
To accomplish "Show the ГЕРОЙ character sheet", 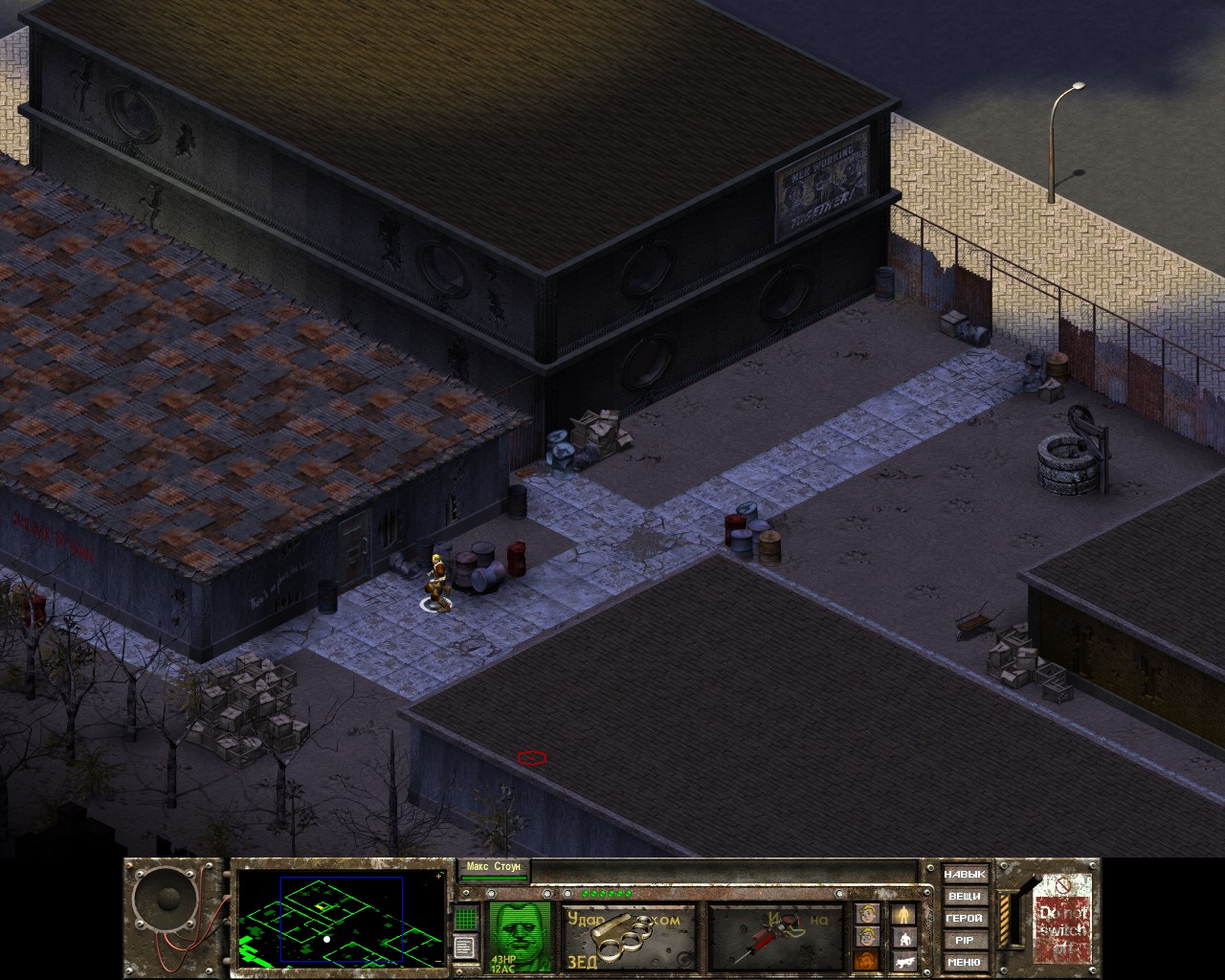I will (964, 919).
